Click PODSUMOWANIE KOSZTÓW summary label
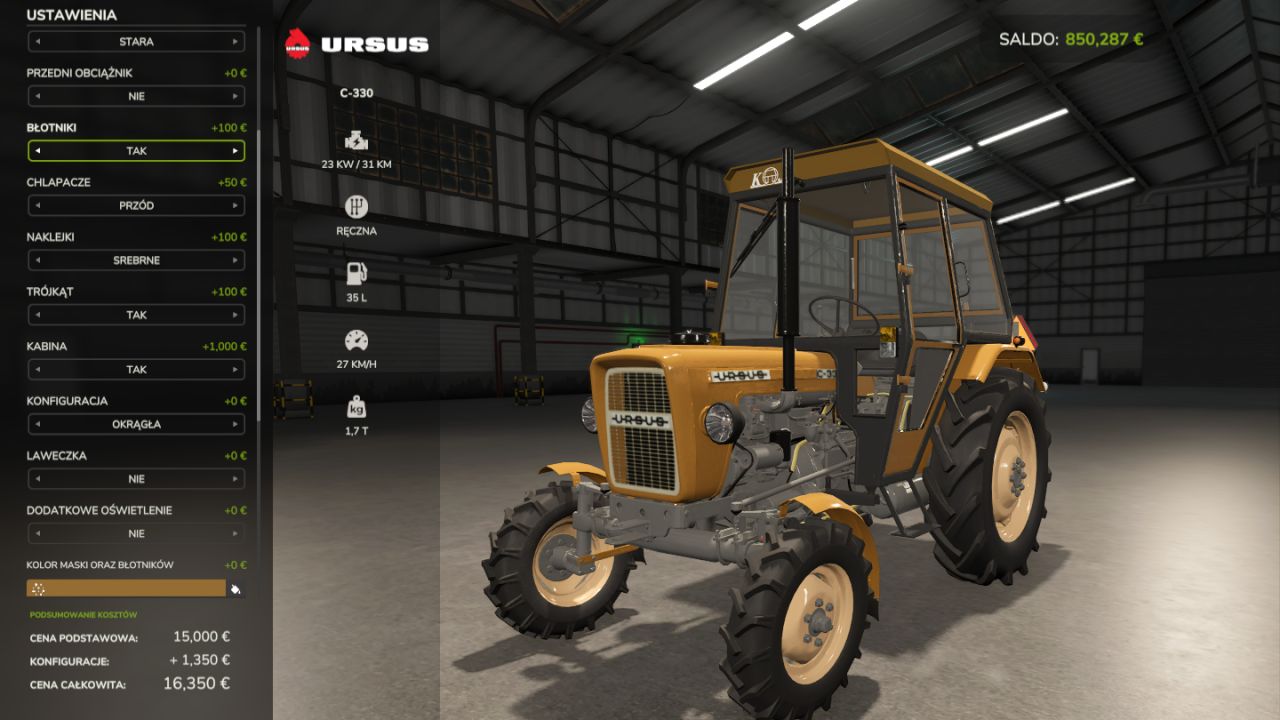This screenshot has height=720, width=1280. pos(81,614)
